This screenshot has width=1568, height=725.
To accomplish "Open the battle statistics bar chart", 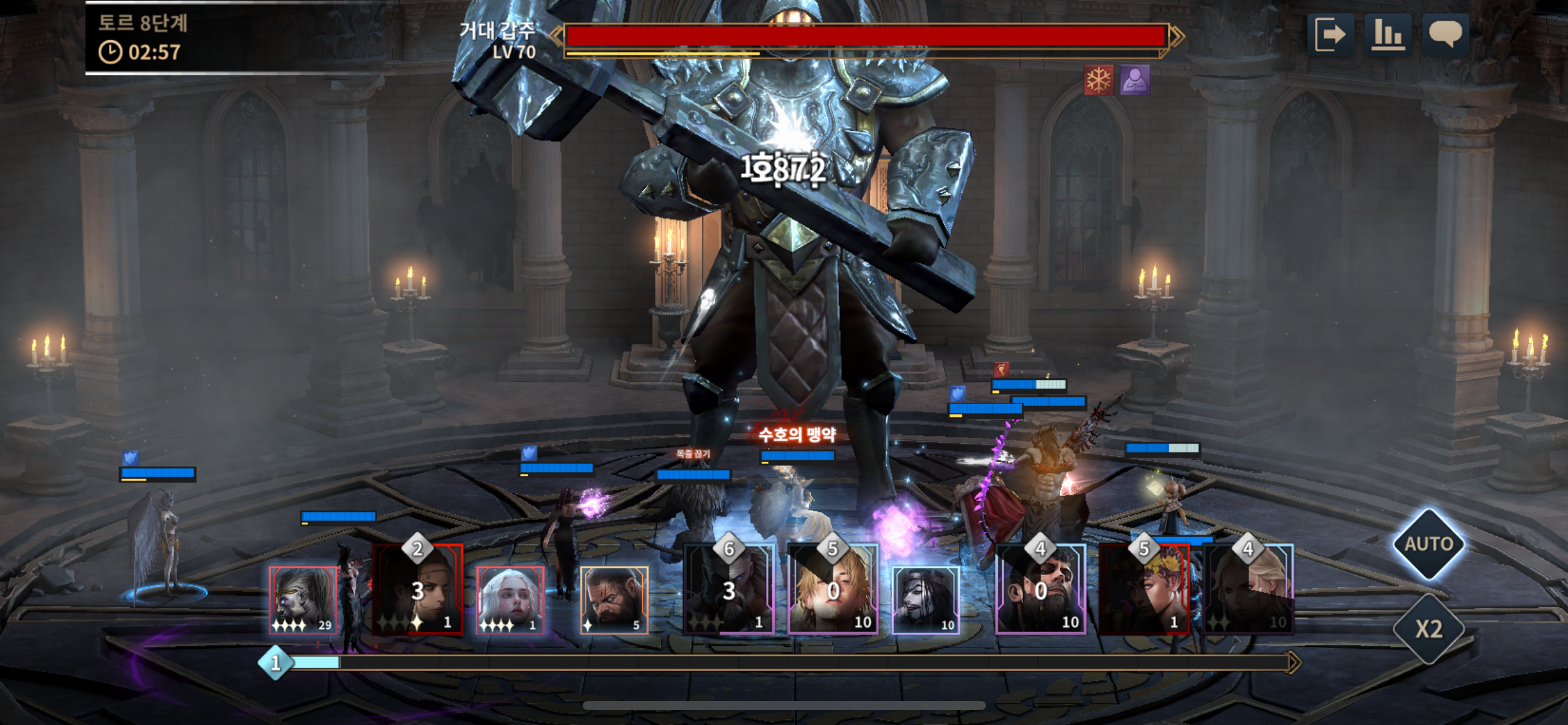I will 1388,35.
